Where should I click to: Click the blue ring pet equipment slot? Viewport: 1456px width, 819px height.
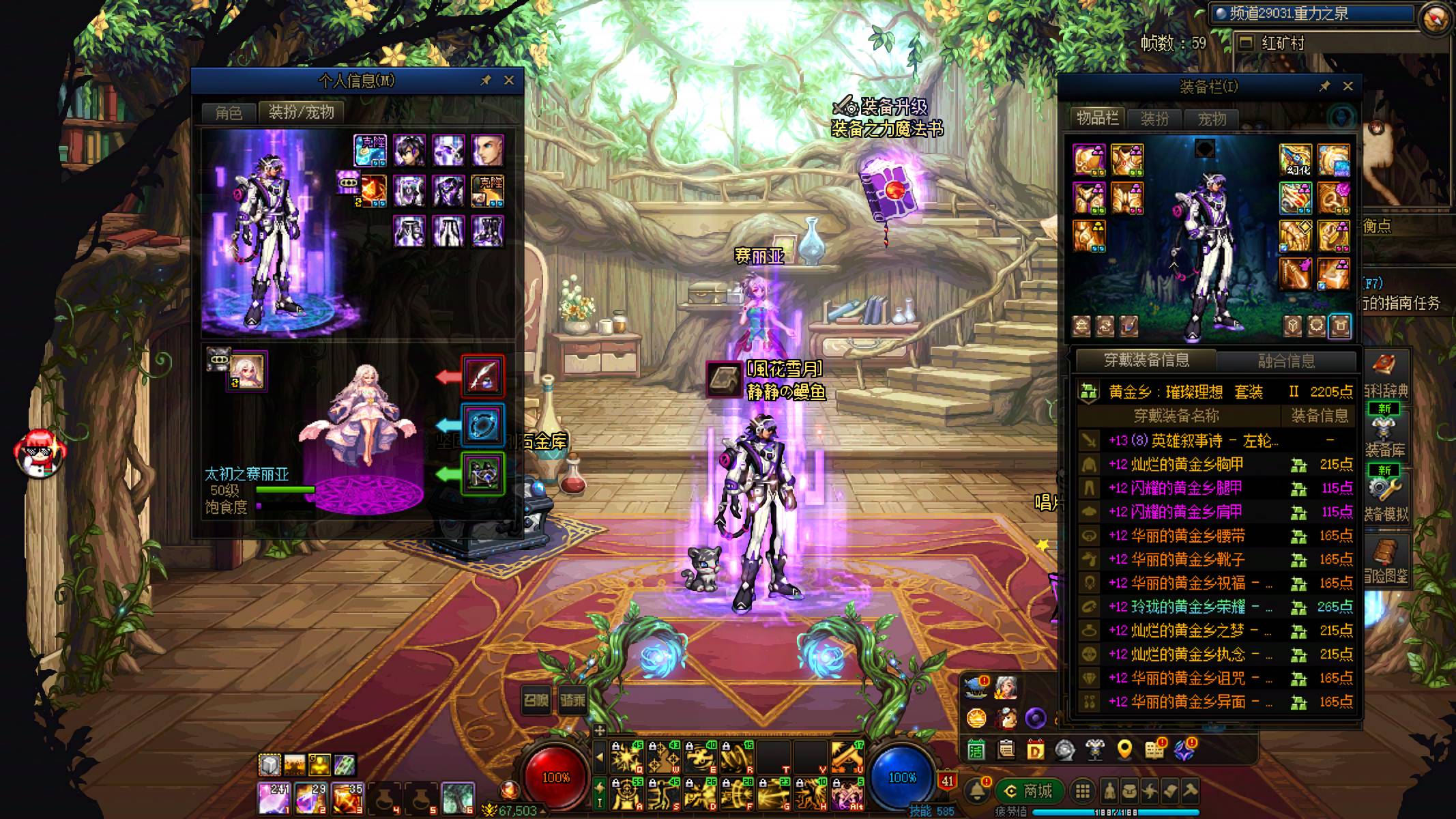pyautogui.click(x=483, y=425)
